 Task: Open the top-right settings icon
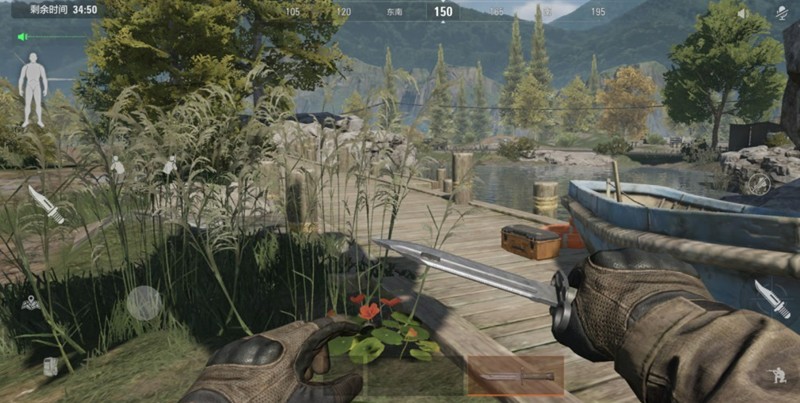(x=782, y=12)
